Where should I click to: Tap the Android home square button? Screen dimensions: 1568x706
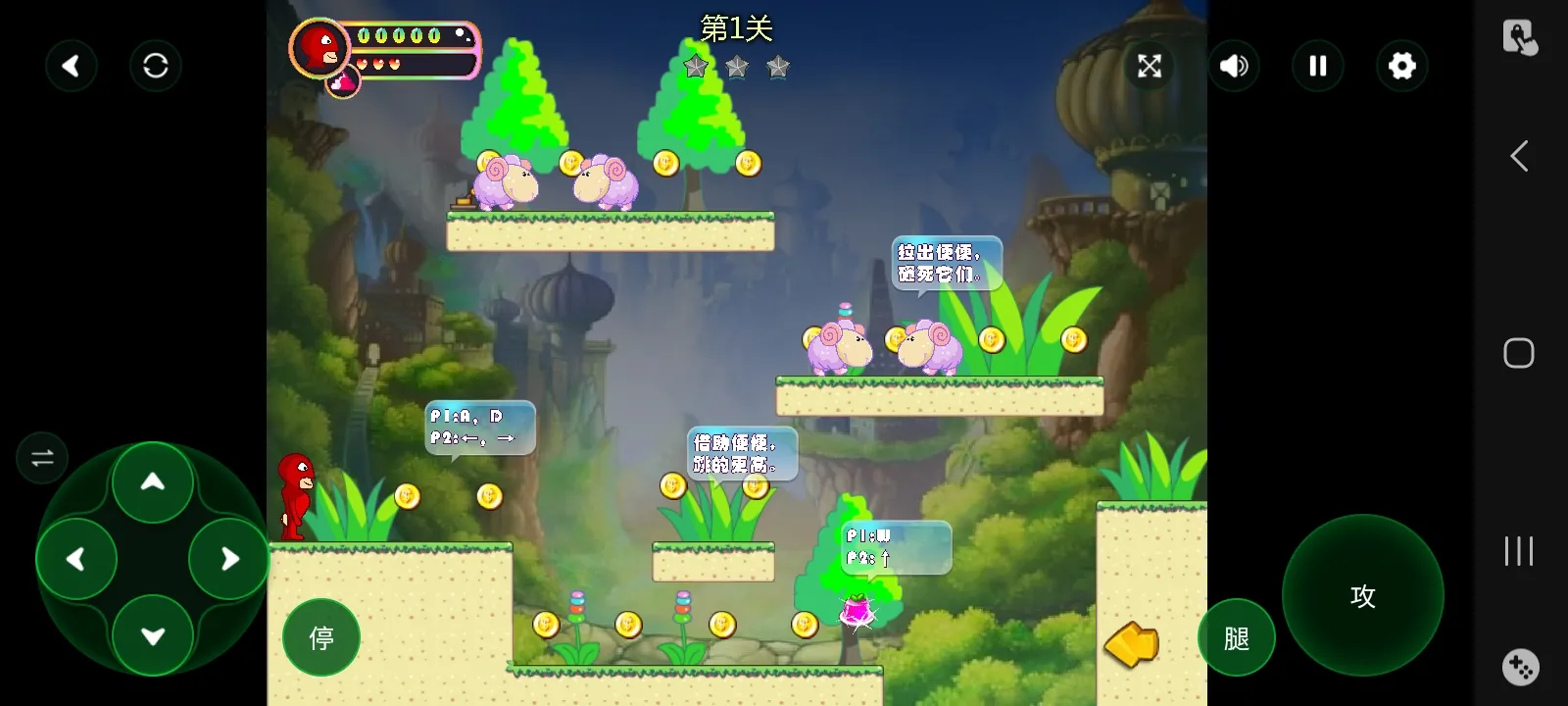[x=1519, y=353]
